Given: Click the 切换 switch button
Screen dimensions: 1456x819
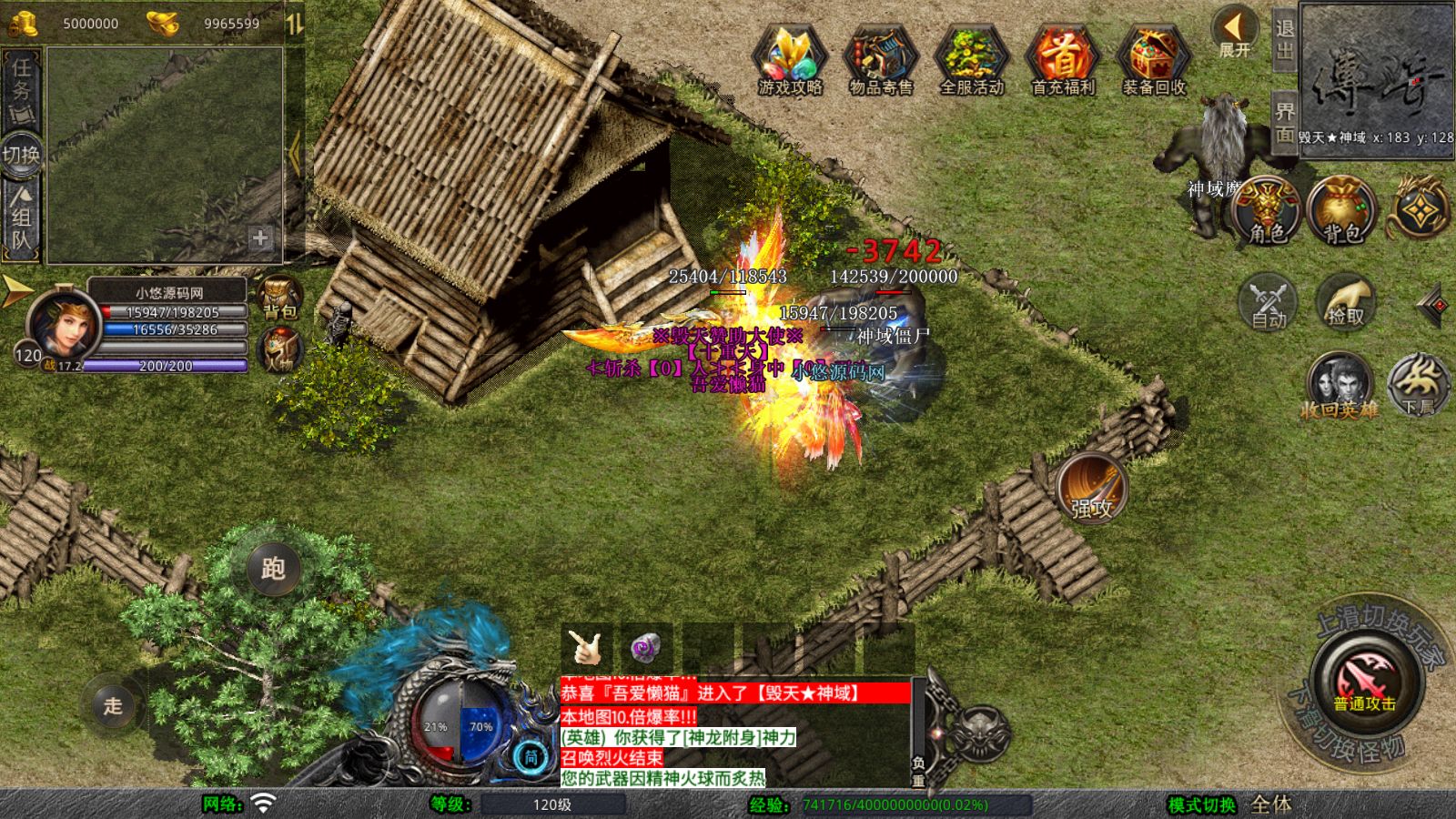Looking at the screenshot, I should click(x=22, y=154).
